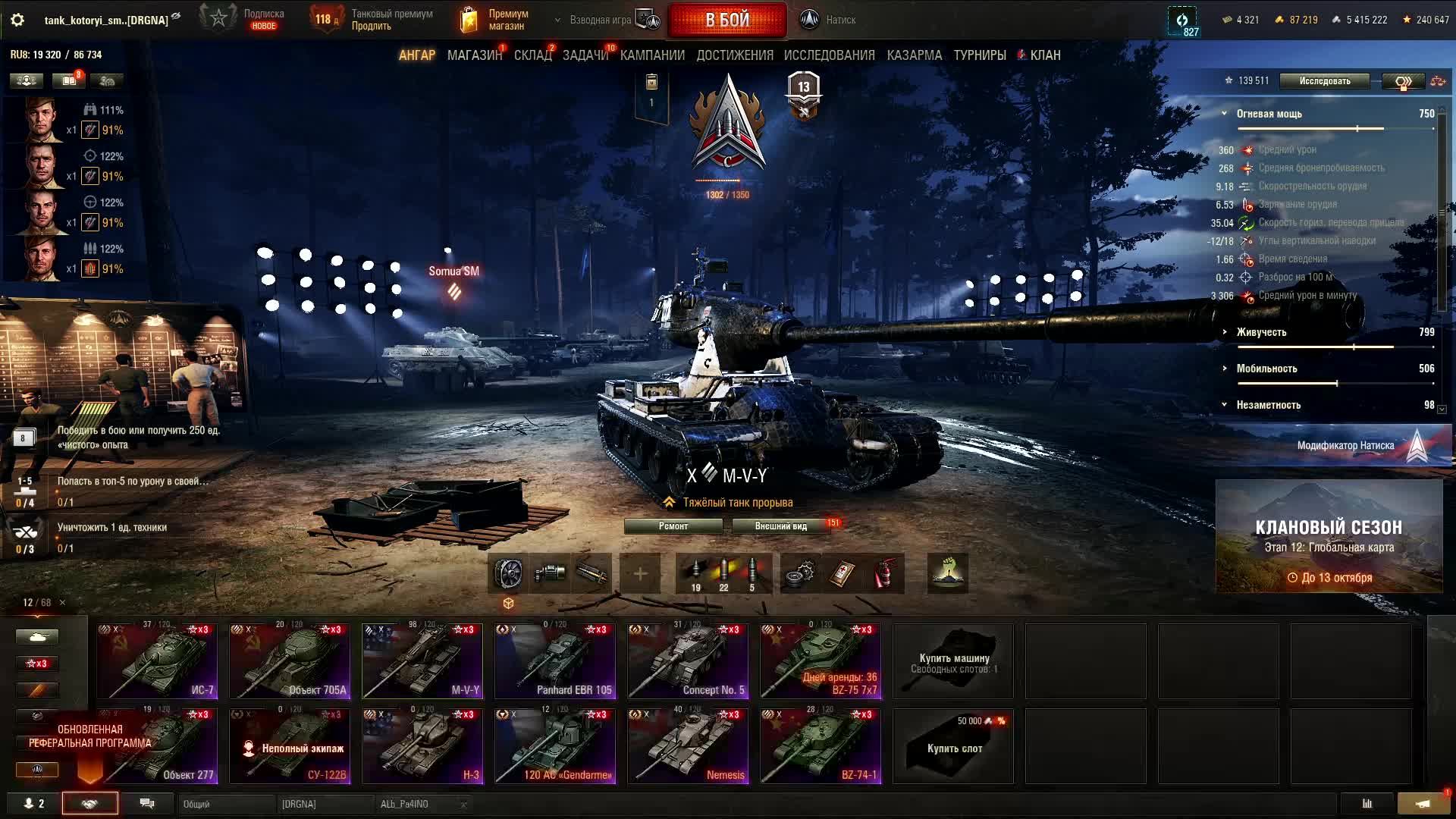Open the Внешний вид customization button
The image size is (1456, 819).
click(780, 526)
